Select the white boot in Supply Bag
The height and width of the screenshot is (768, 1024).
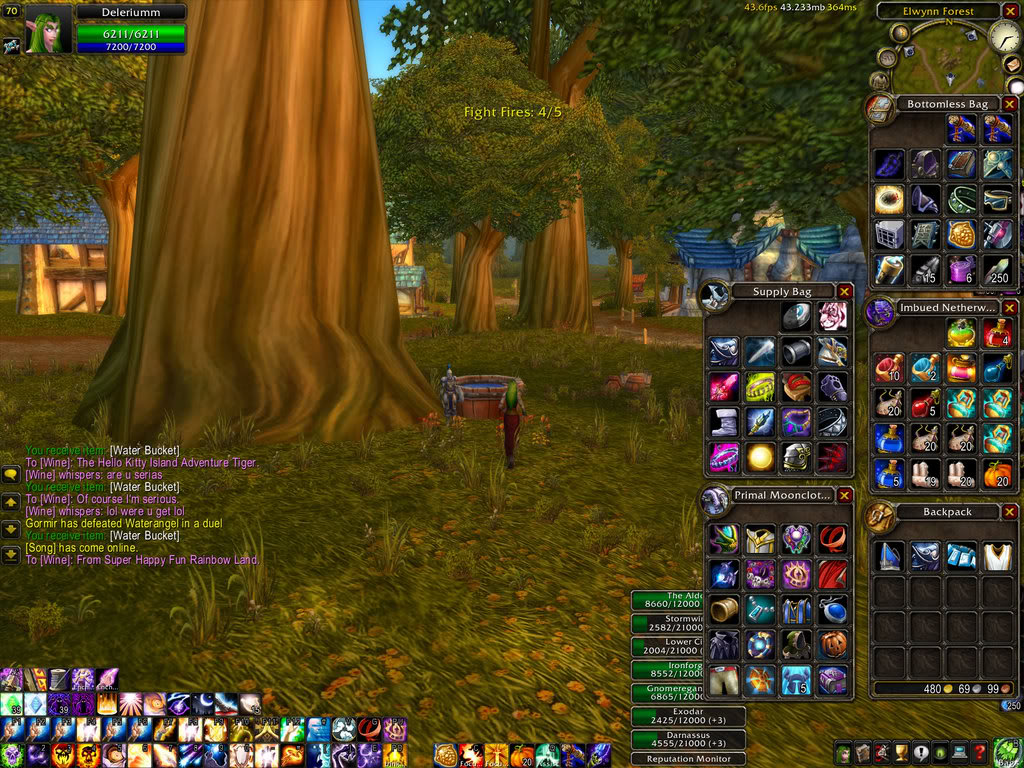click(x=724, y=422)
